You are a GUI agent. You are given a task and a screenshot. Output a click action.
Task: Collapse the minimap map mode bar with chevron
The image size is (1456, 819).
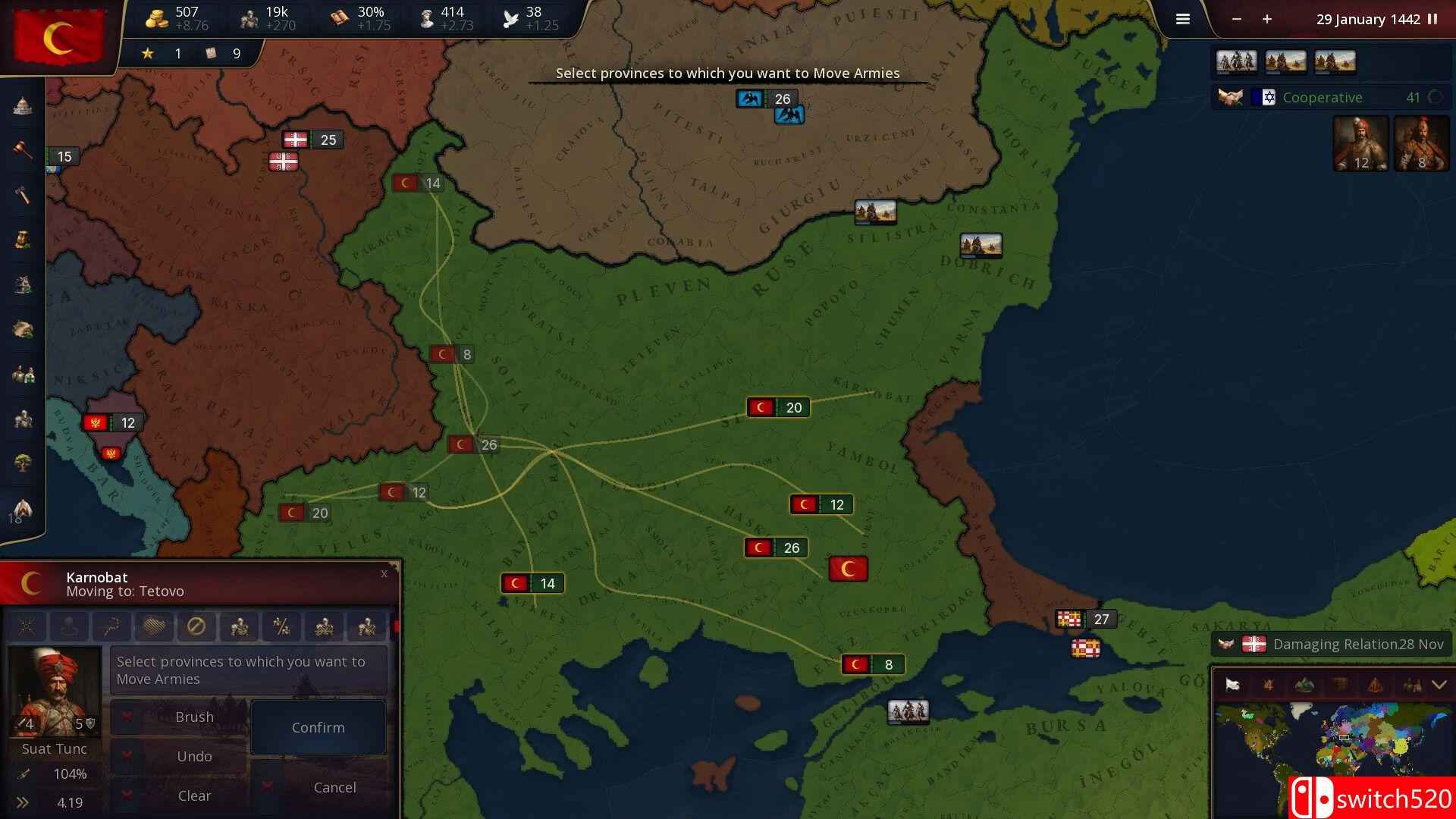tap(1439, 685)
